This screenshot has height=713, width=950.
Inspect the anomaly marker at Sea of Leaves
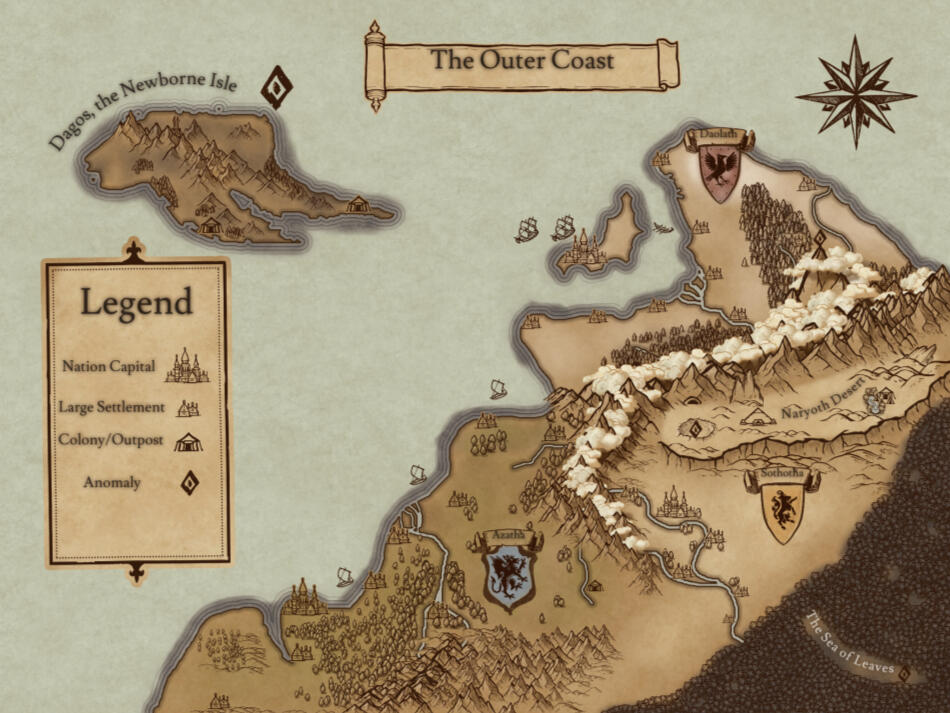pyautogui.click(x=907, y=673)
